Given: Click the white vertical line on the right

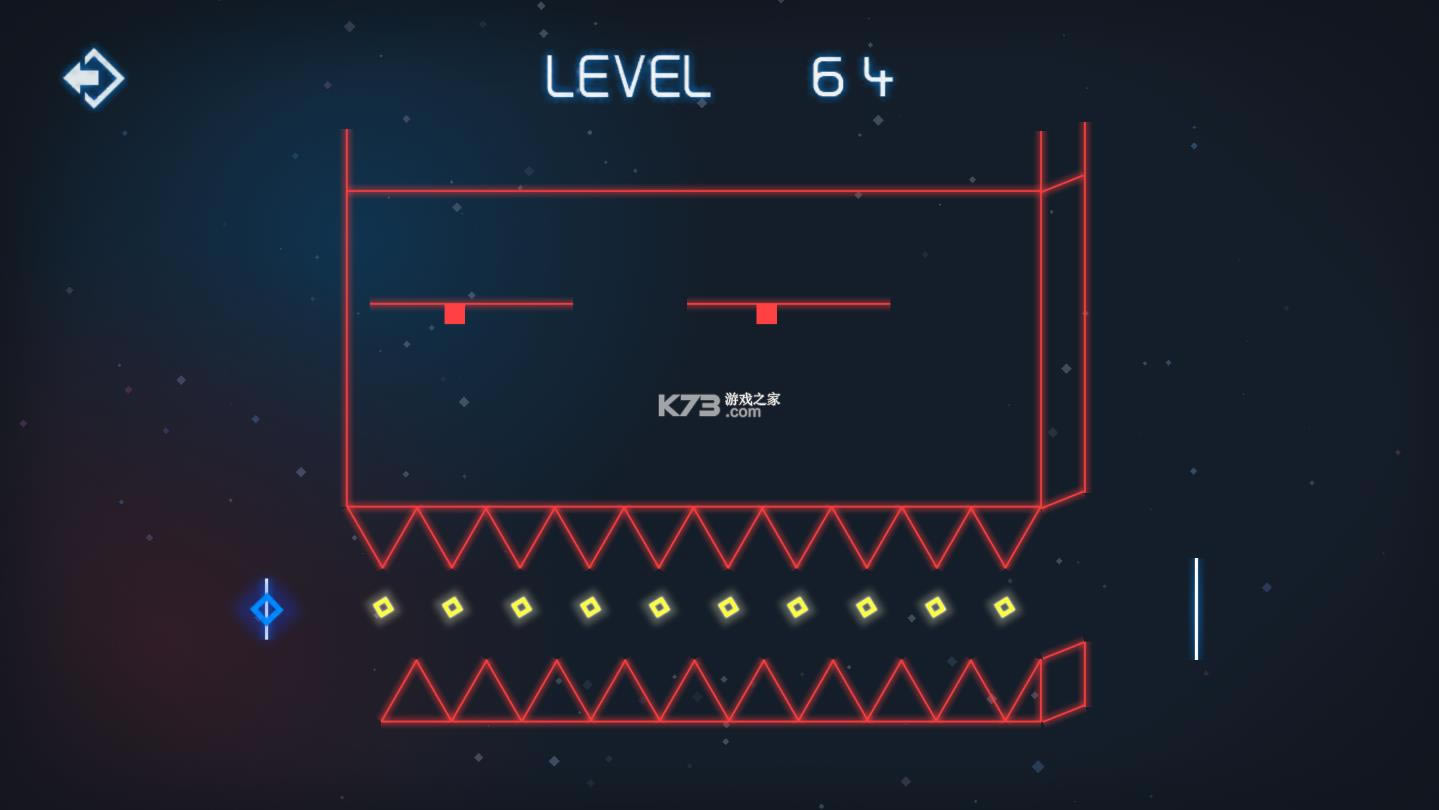Looking at the screenshot, I should [1196, 608].
